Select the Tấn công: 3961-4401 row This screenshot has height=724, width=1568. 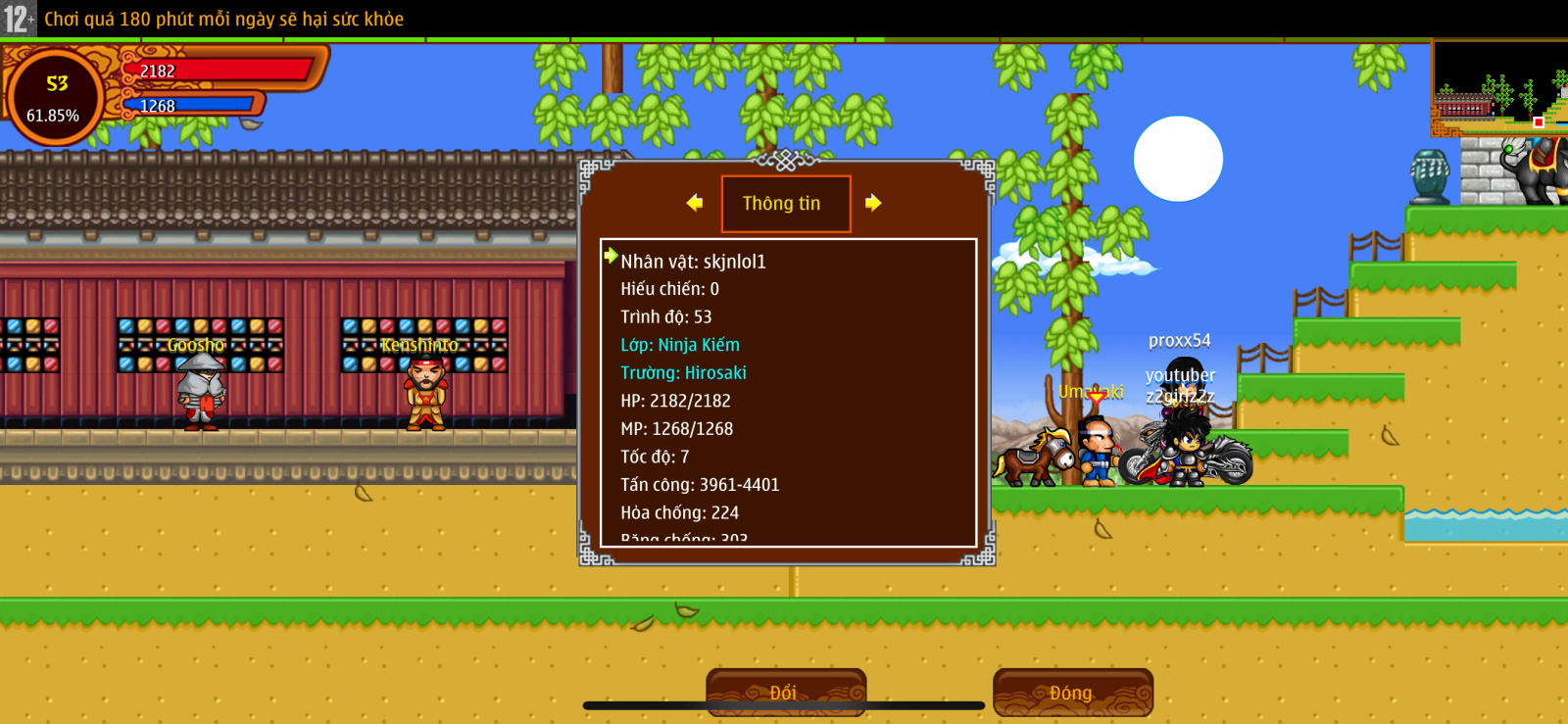coord(700,485)
